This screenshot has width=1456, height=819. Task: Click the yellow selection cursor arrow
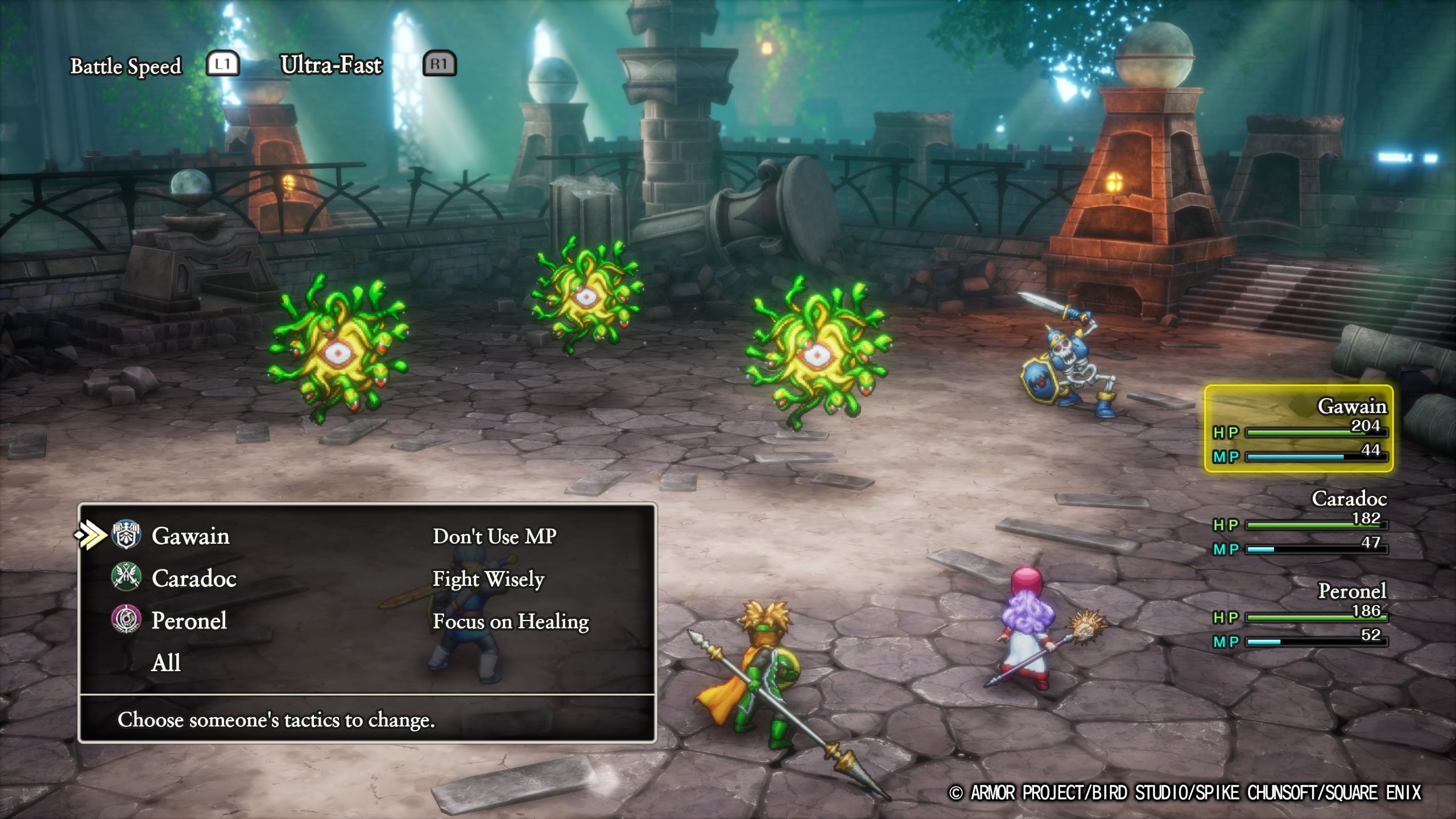[90, 535]
